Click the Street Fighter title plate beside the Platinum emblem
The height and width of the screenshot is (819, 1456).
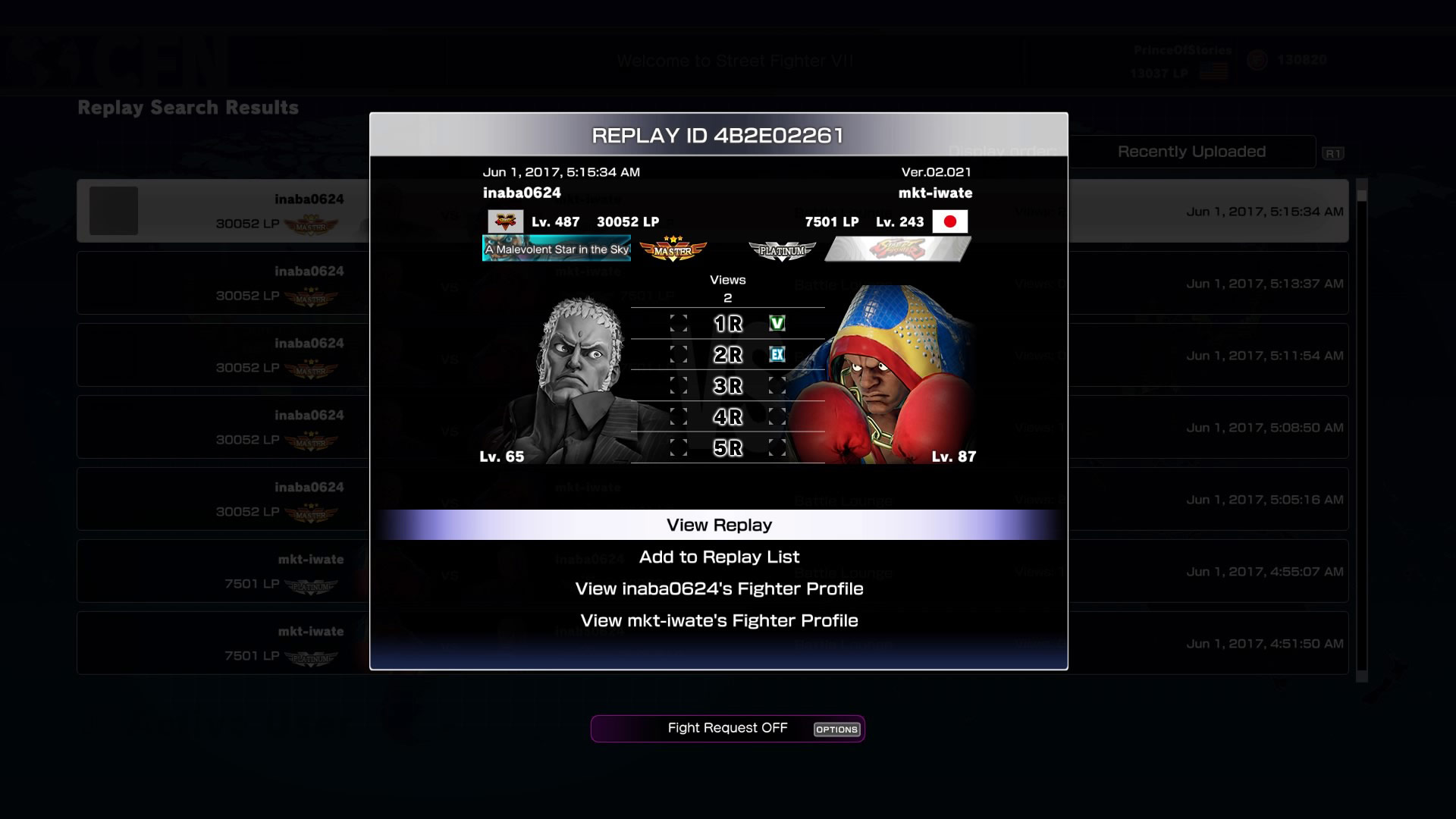pos(897,248)
